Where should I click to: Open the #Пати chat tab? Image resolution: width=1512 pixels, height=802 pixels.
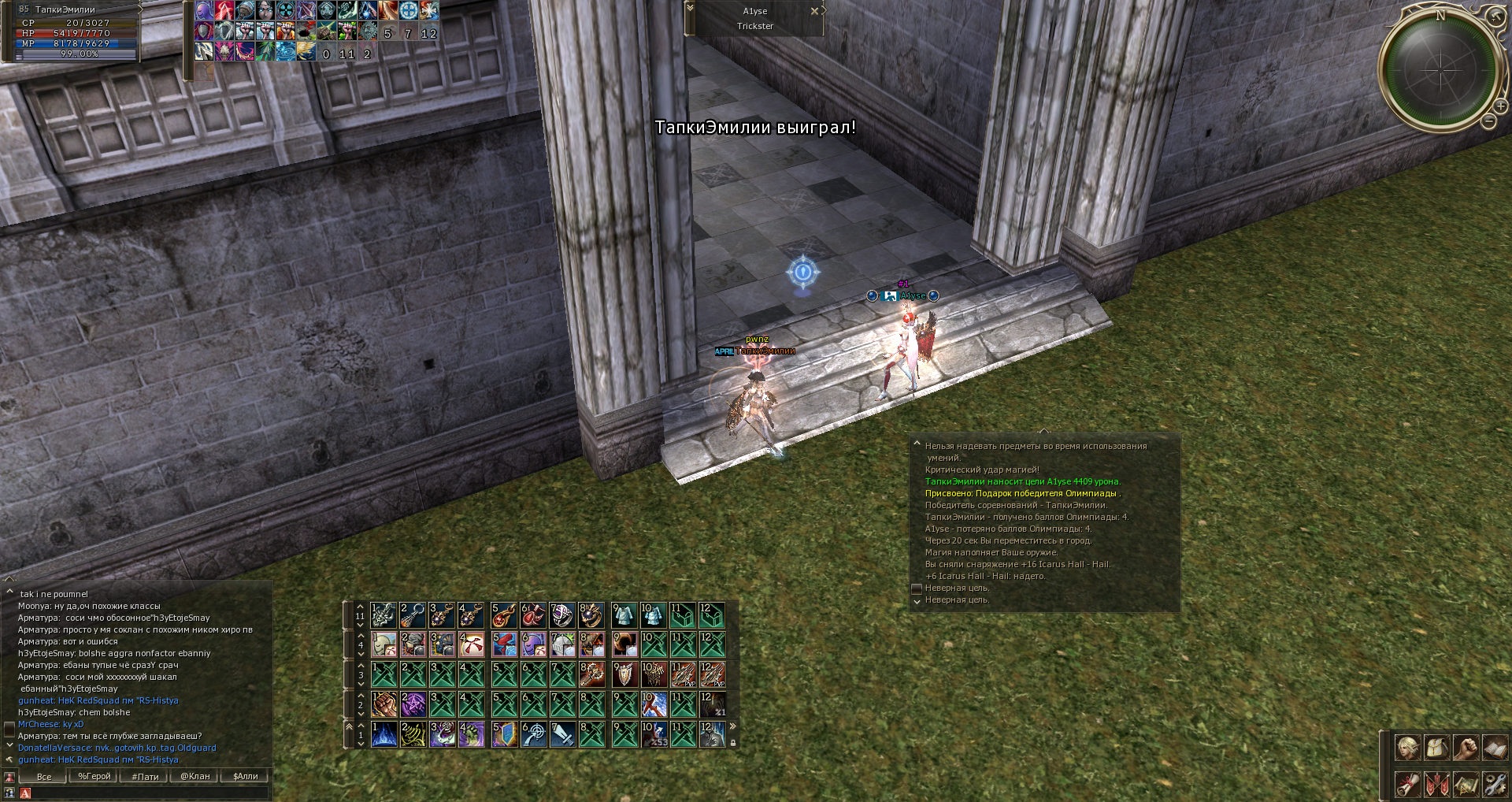(x=145, y=776)
